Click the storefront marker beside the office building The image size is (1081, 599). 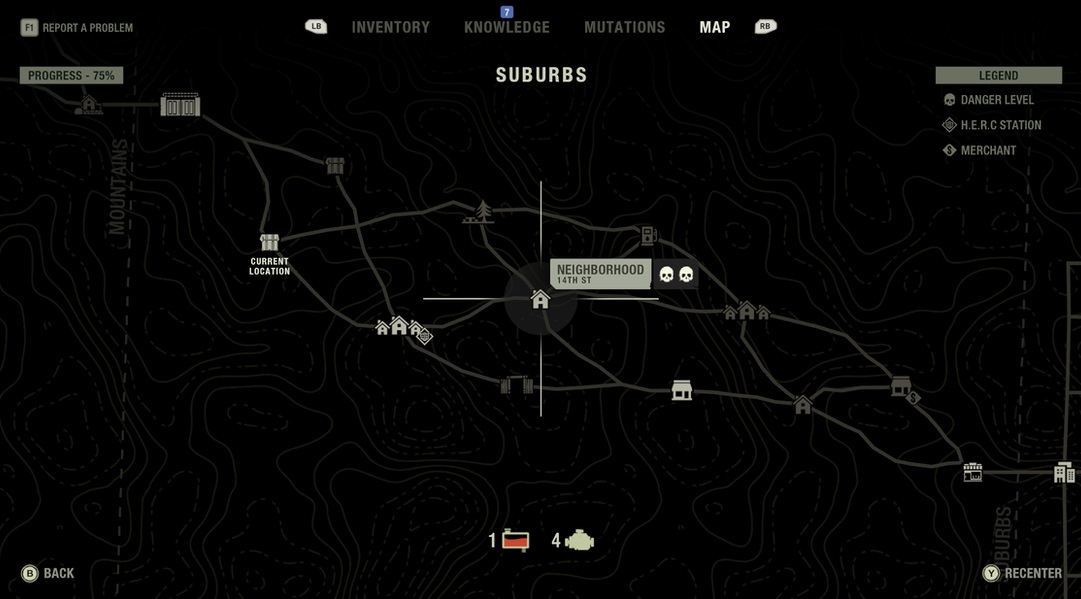pos(973,472)
